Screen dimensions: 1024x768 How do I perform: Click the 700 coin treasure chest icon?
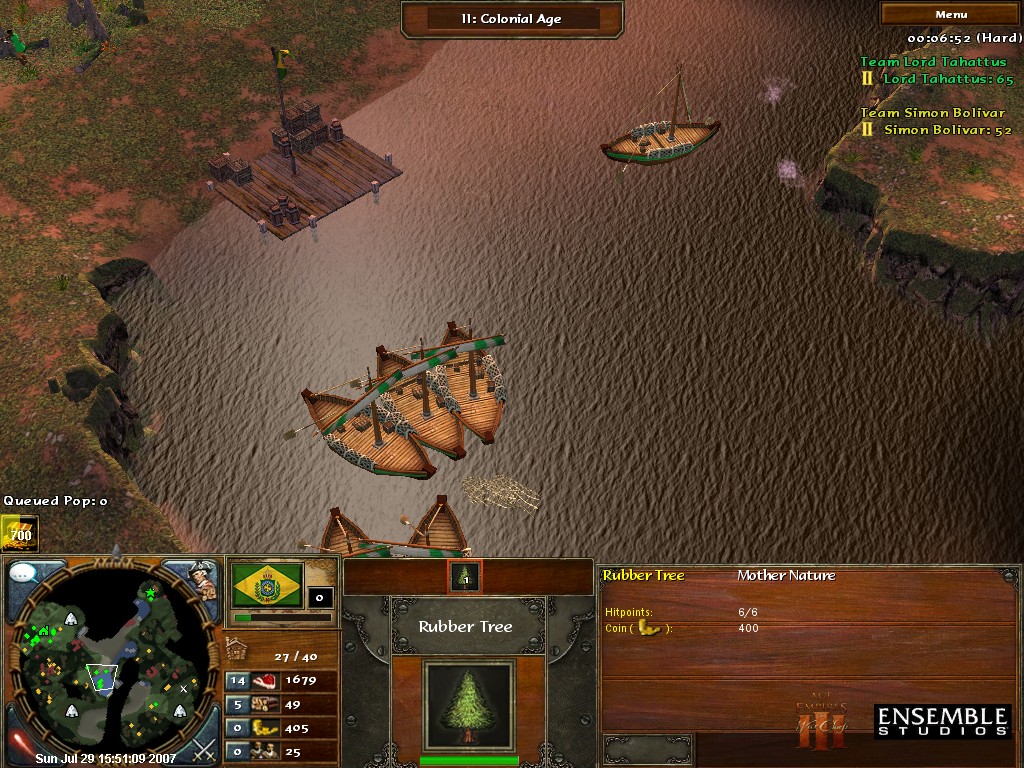pos(19,534)
